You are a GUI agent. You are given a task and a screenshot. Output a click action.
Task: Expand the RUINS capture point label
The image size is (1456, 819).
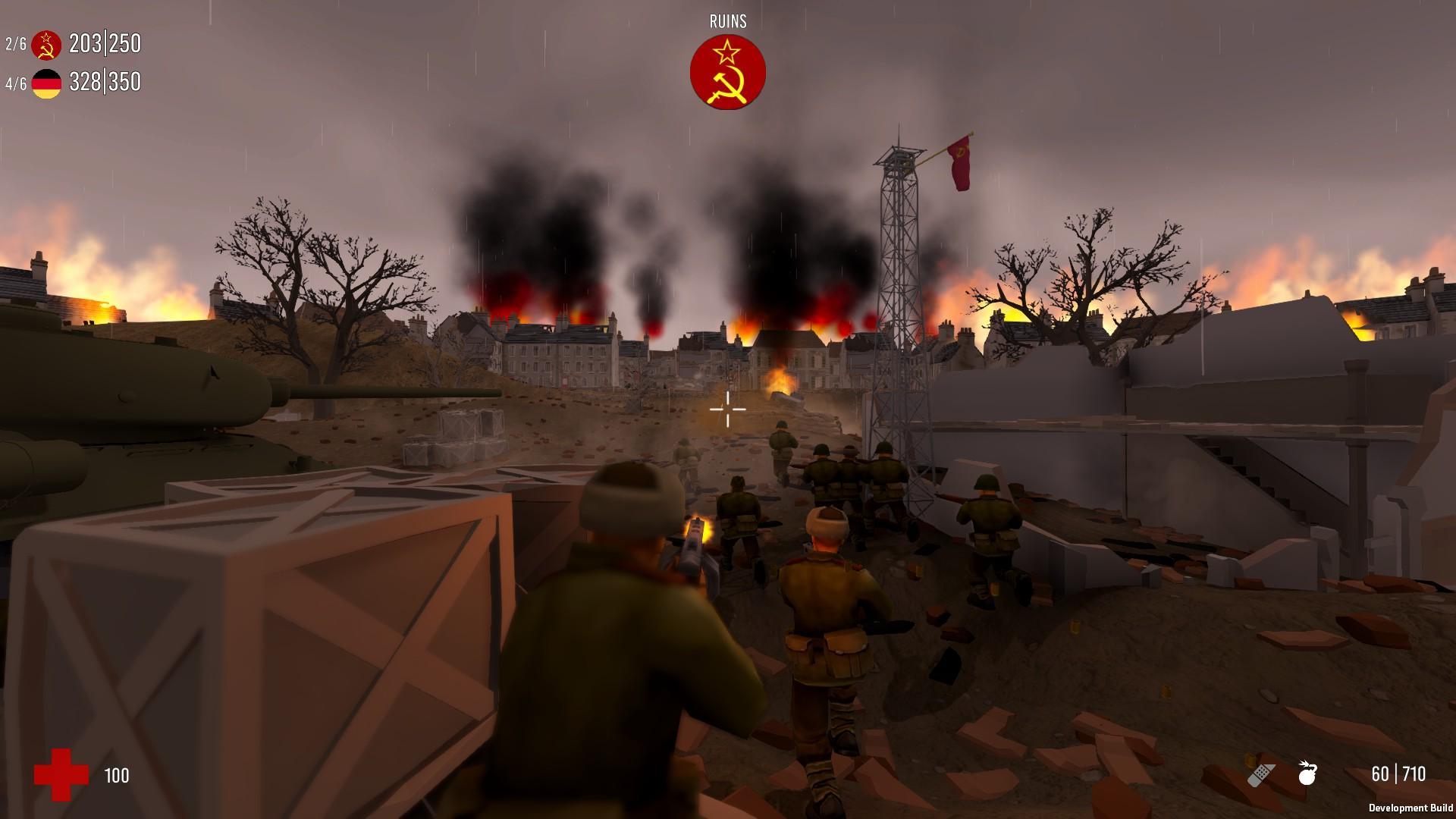(x=726, y=21)
